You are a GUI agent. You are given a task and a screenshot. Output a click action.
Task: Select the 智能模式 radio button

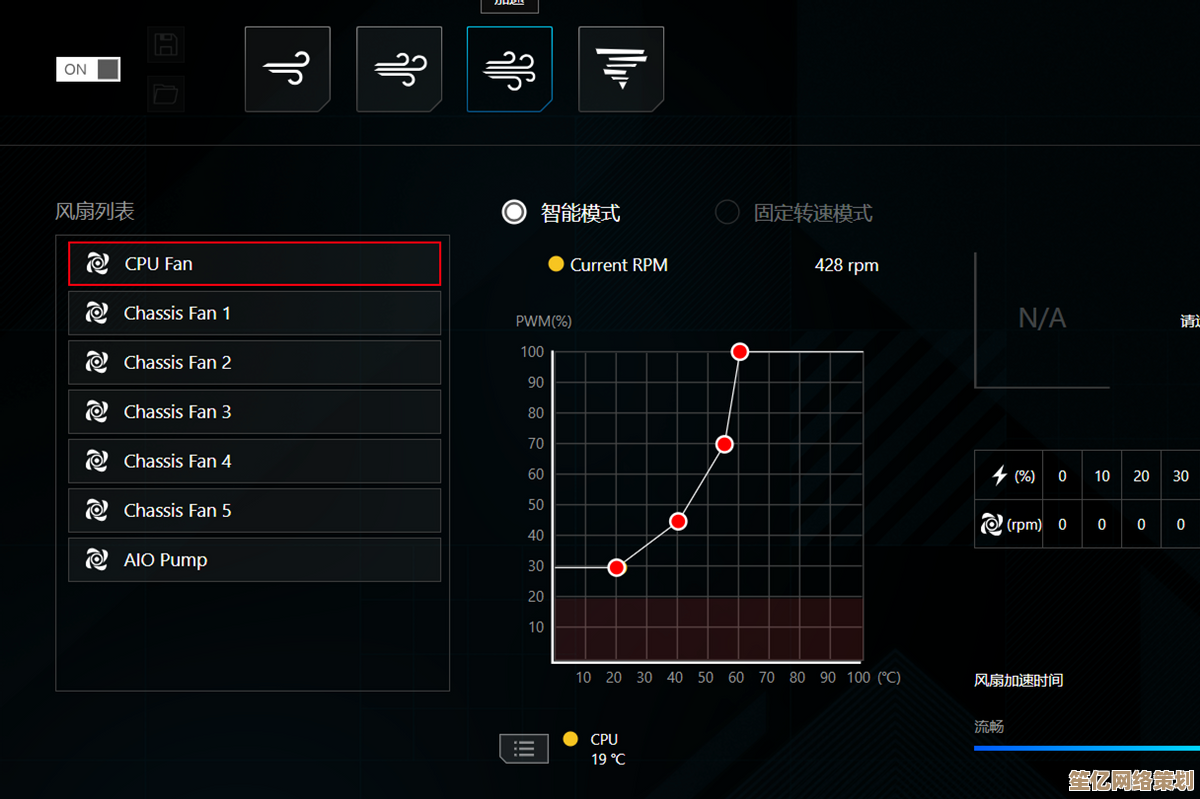(514, 212)
